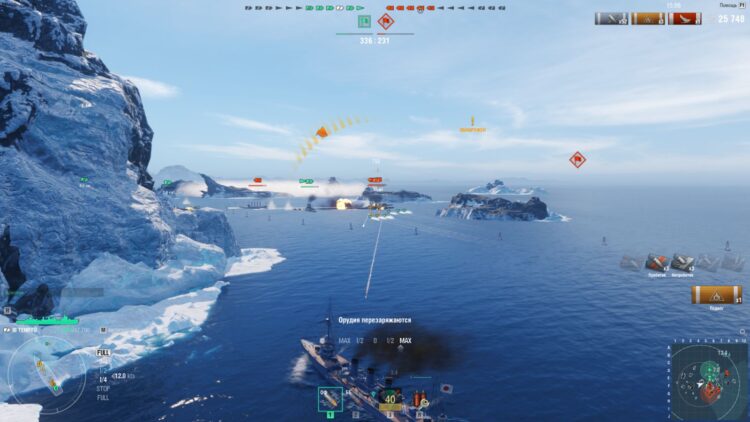Click the circular ship compass indicator
Screen dimensions: 750x422
(47, 367)
